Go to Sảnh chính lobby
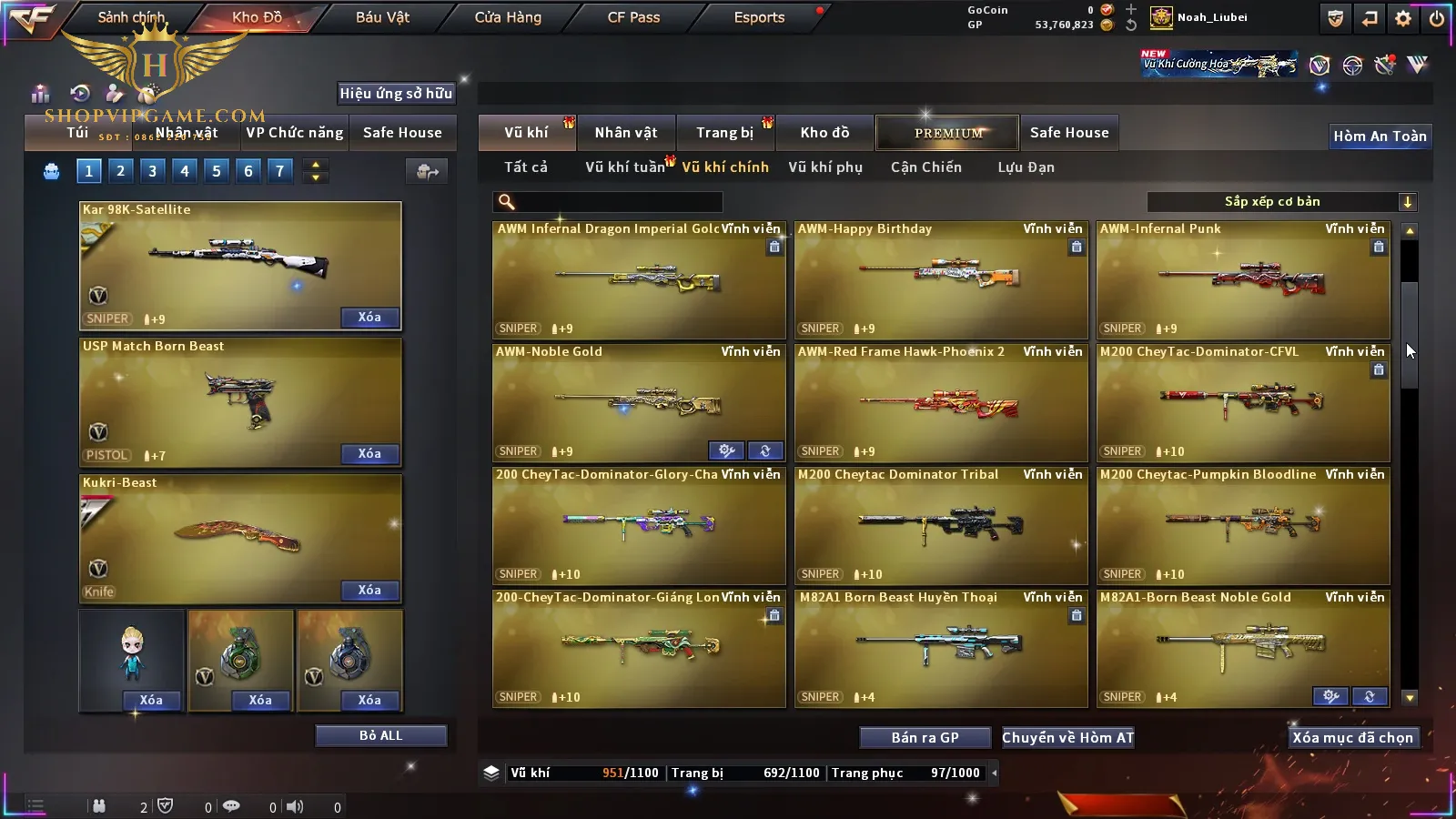 click(x=131, y=17)
